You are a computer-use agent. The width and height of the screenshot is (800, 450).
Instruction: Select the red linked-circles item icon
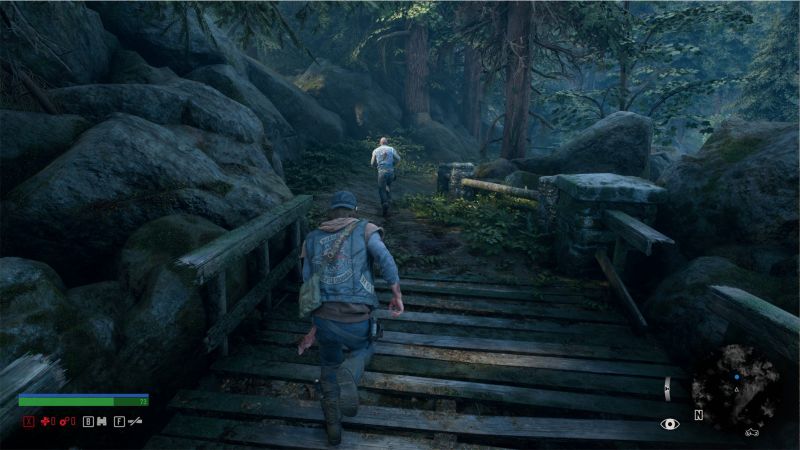pos(66,421)
